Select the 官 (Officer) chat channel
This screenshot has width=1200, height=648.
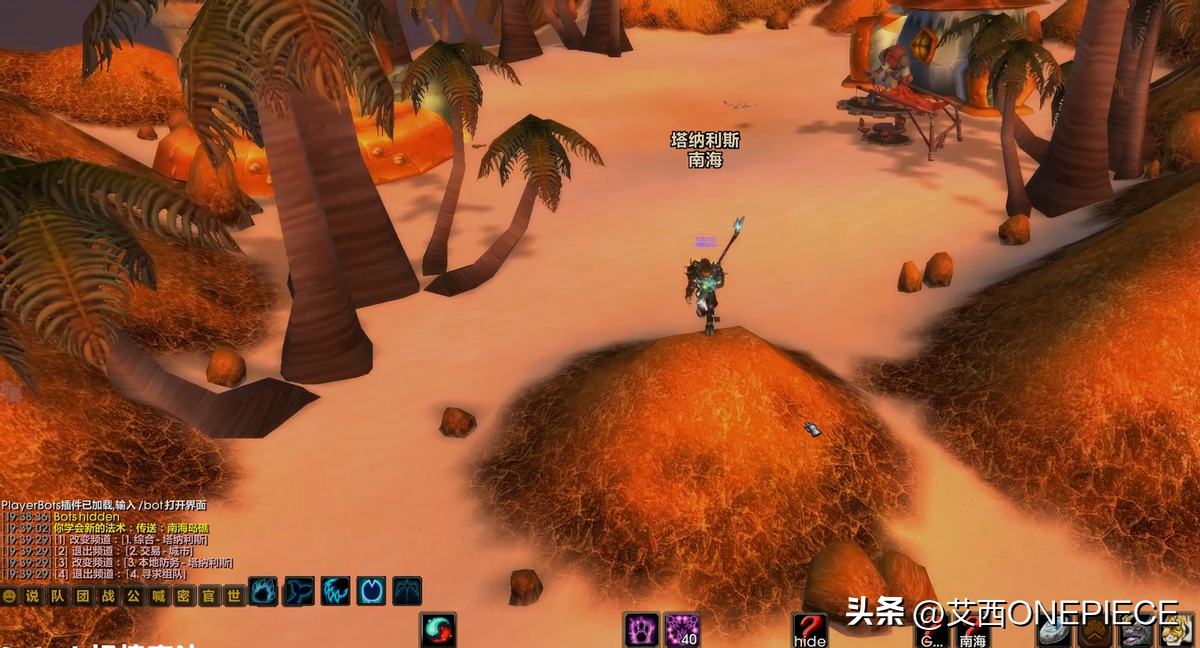[x=208, y=596]
